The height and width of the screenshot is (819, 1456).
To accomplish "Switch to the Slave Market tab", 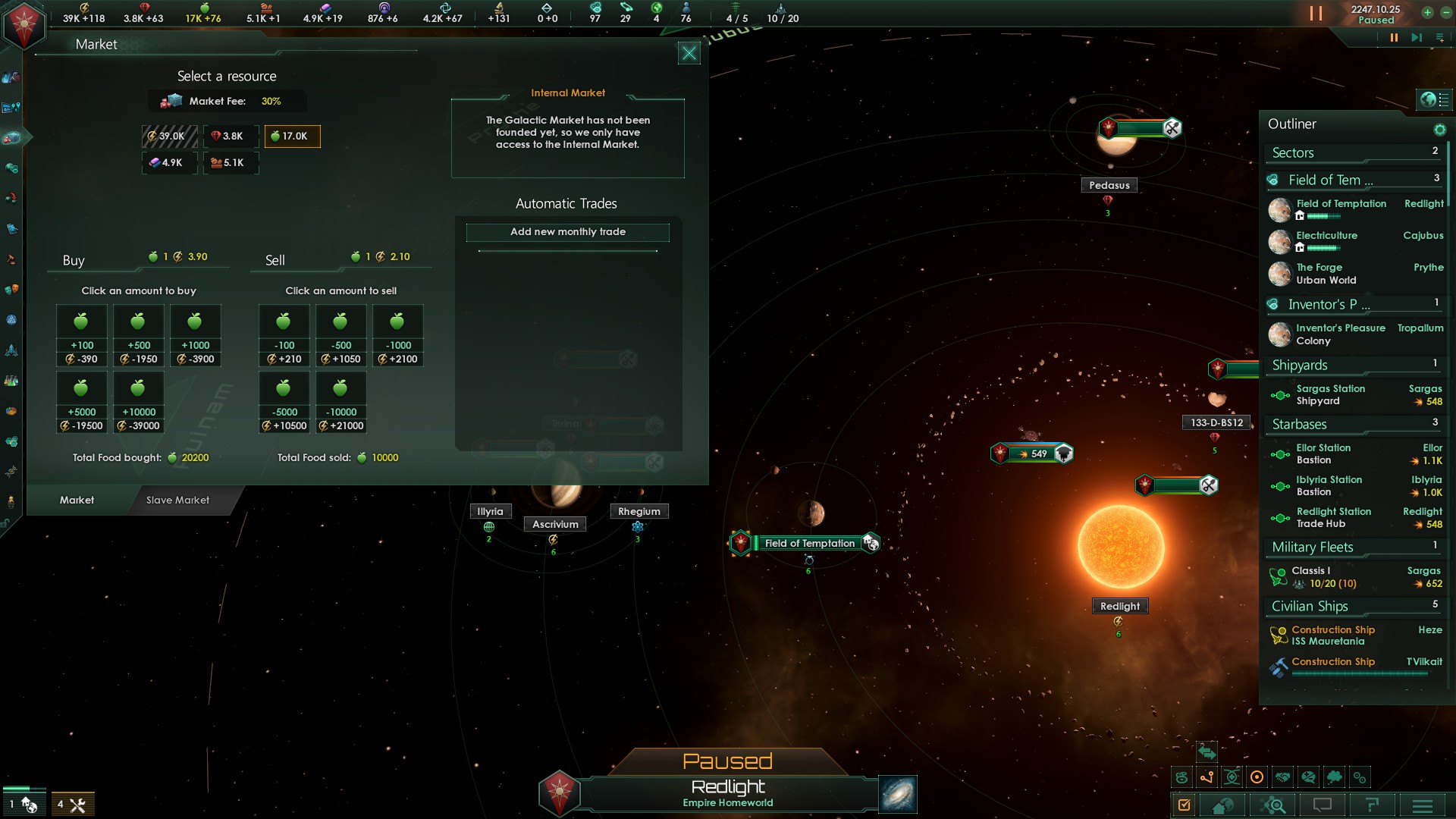I will pos(177,500).
